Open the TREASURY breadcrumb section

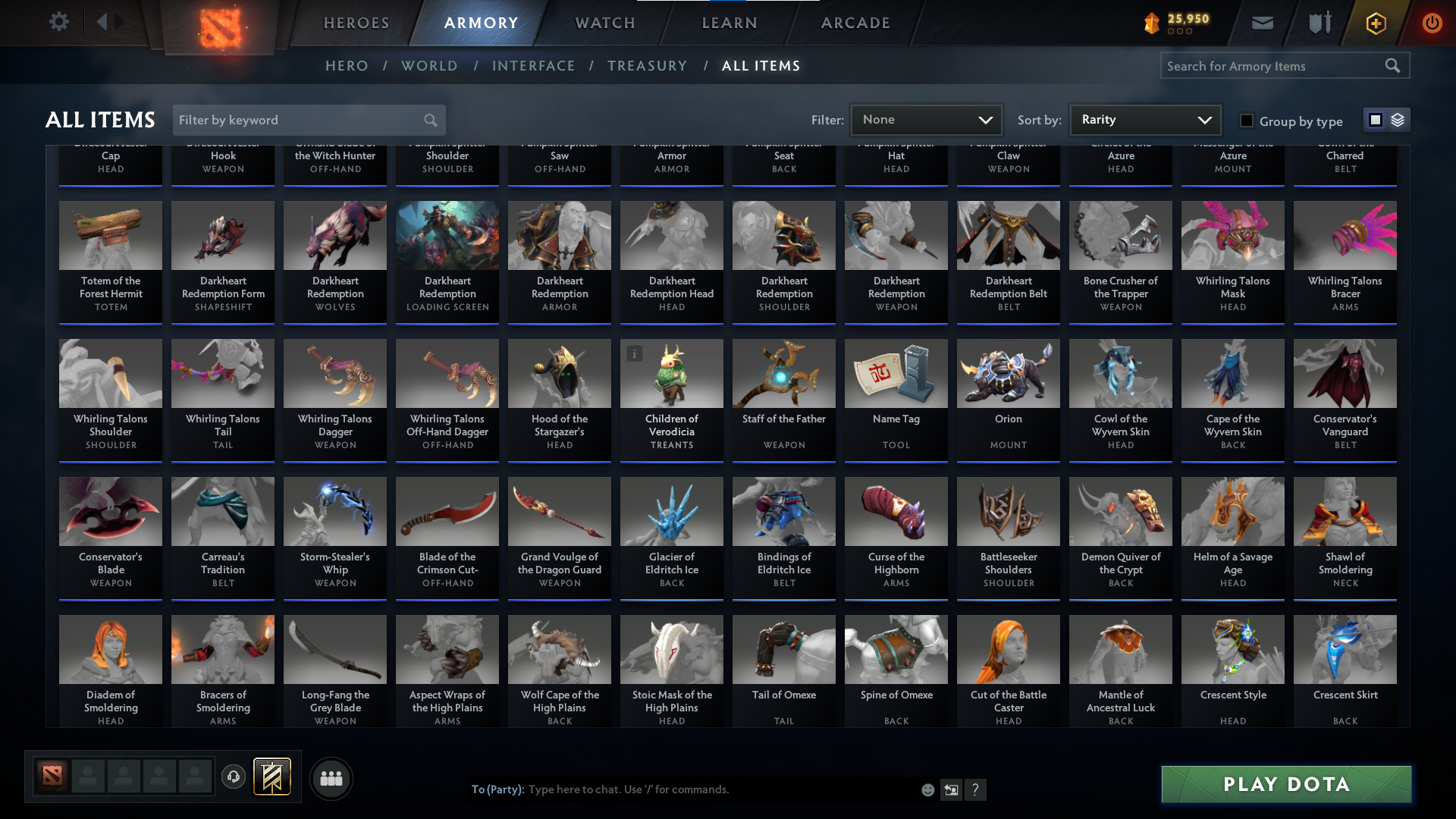[647, 66]
